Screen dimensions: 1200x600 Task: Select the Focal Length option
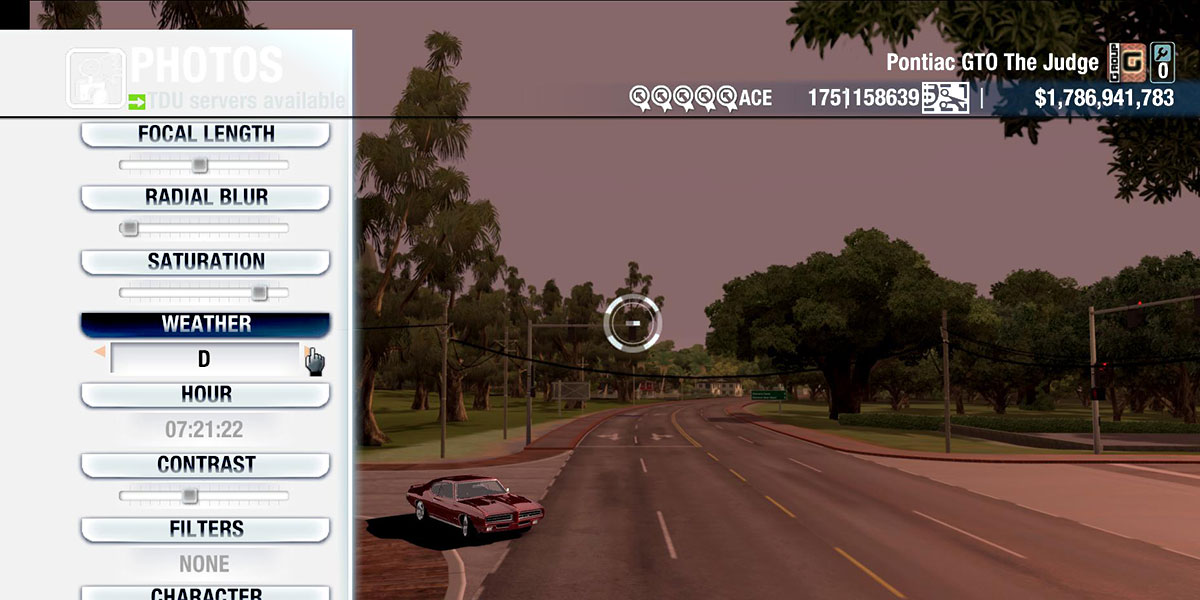205,134
